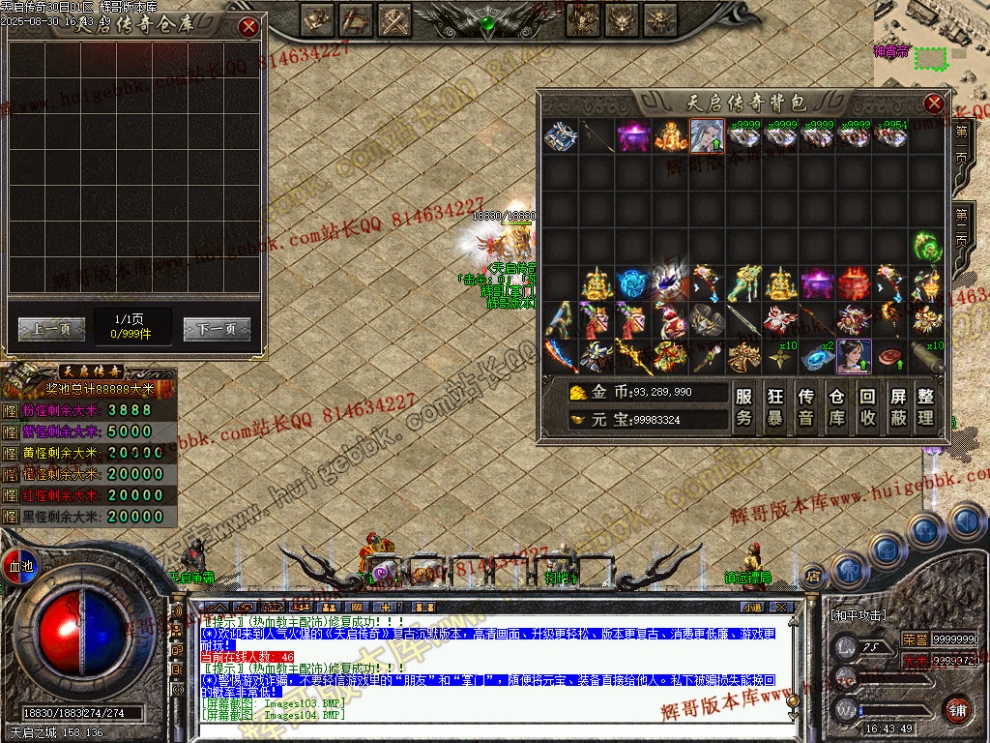Open the 回收 recycle button
This screenshot has width=990, height=743.
[868, 407]
